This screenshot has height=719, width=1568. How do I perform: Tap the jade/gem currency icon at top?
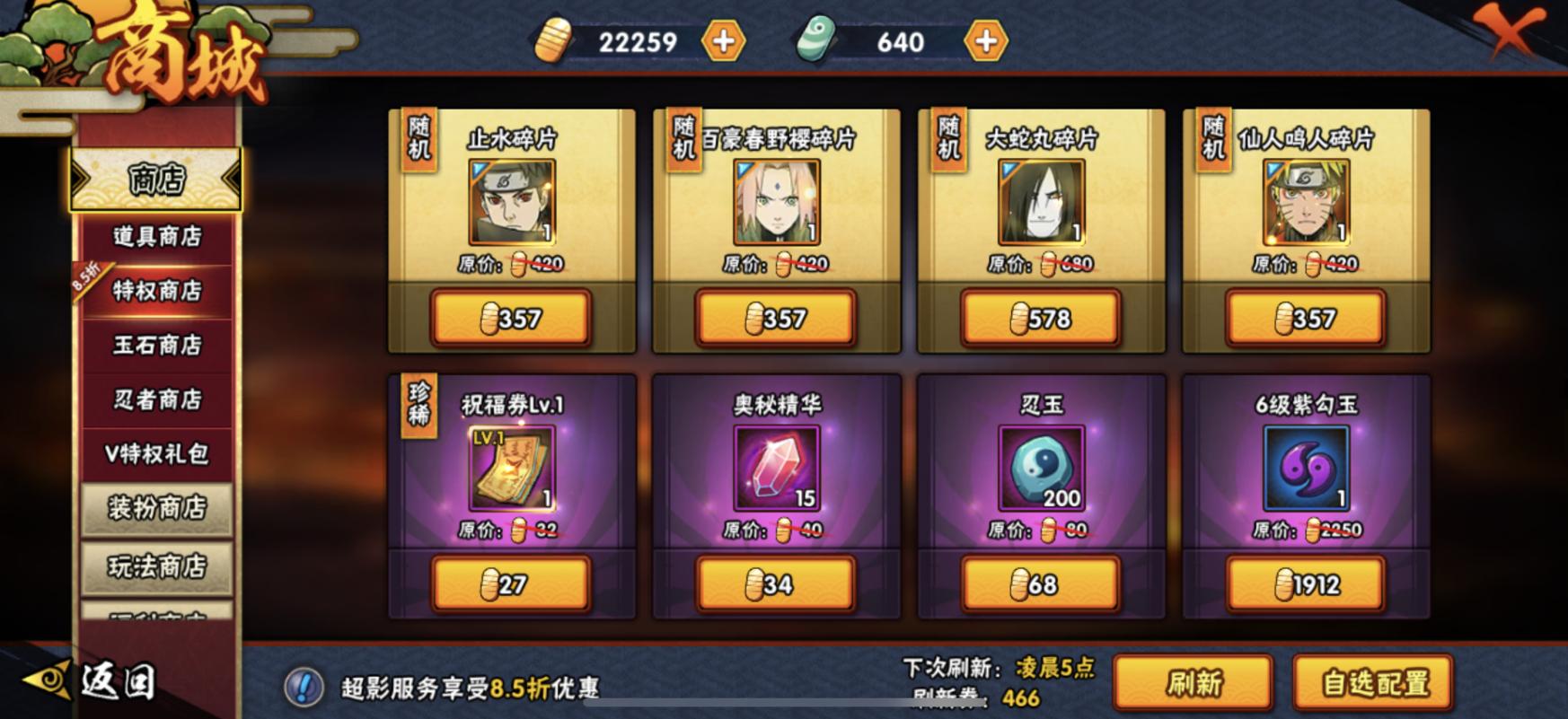point(811,41)
